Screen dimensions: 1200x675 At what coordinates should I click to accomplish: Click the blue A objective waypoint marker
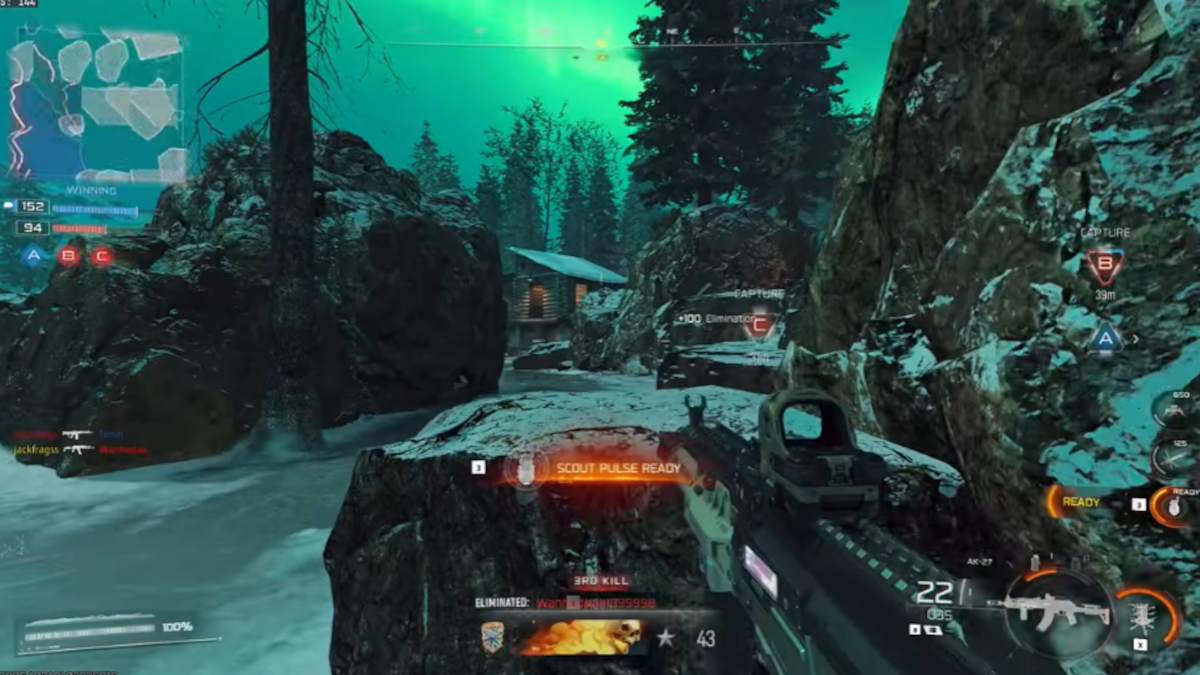pyautogui.click(x=1105, y=338)
